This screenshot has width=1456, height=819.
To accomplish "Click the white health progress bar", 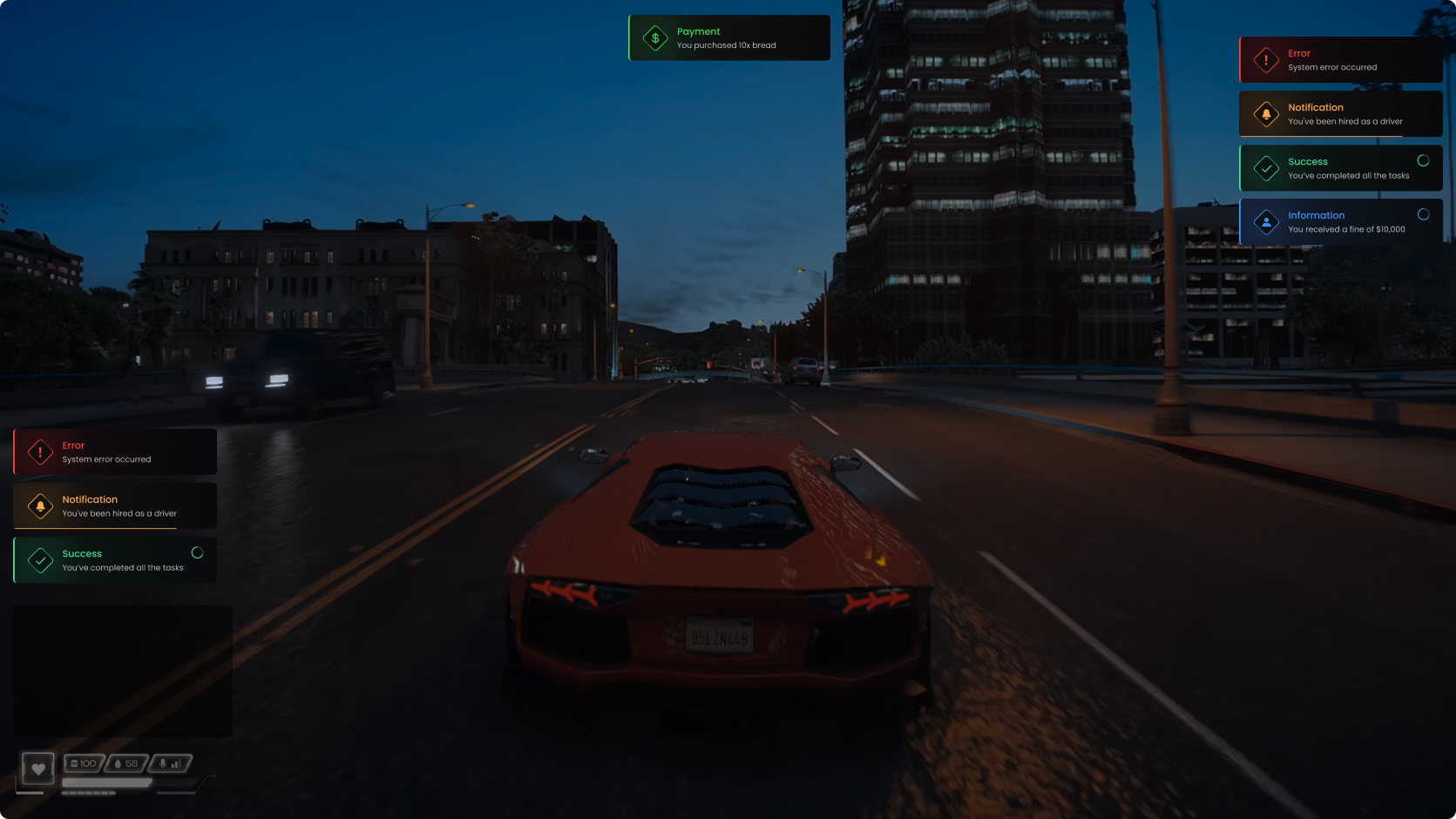I will point(106,782).
